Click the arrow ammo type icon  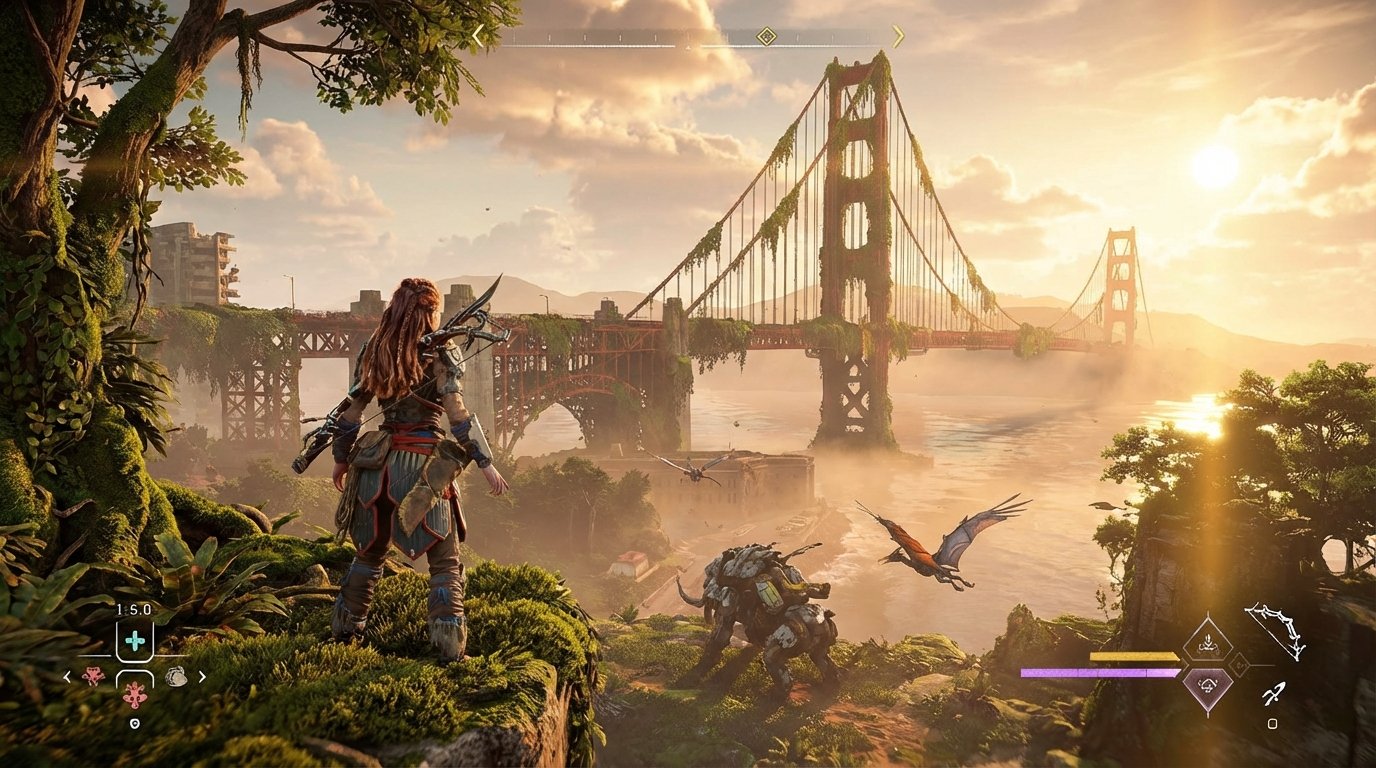pyautogui.click(x=1275, y=695)
